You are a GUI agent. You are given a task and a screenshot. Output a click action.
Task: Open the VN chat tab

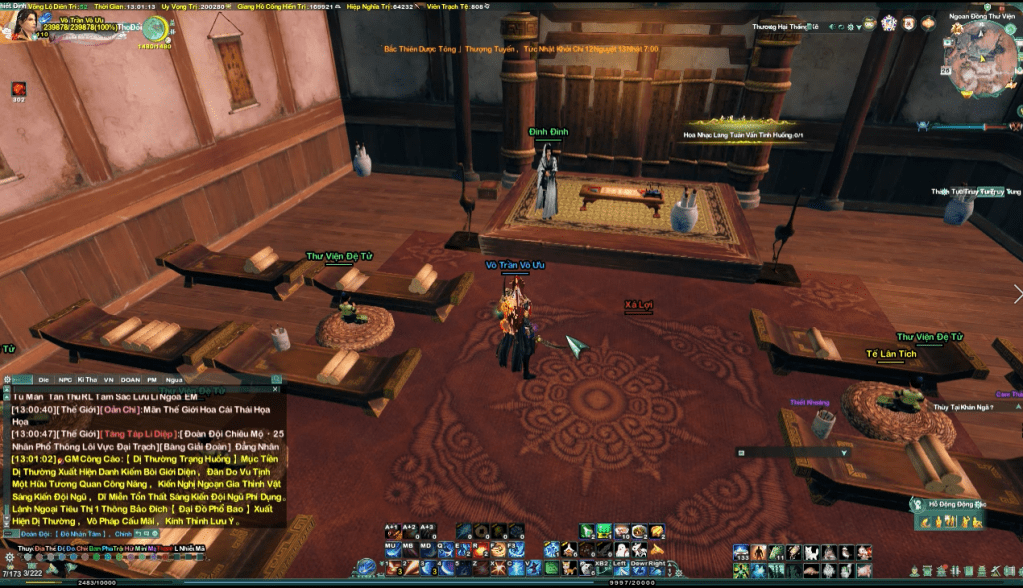point(108,380)
